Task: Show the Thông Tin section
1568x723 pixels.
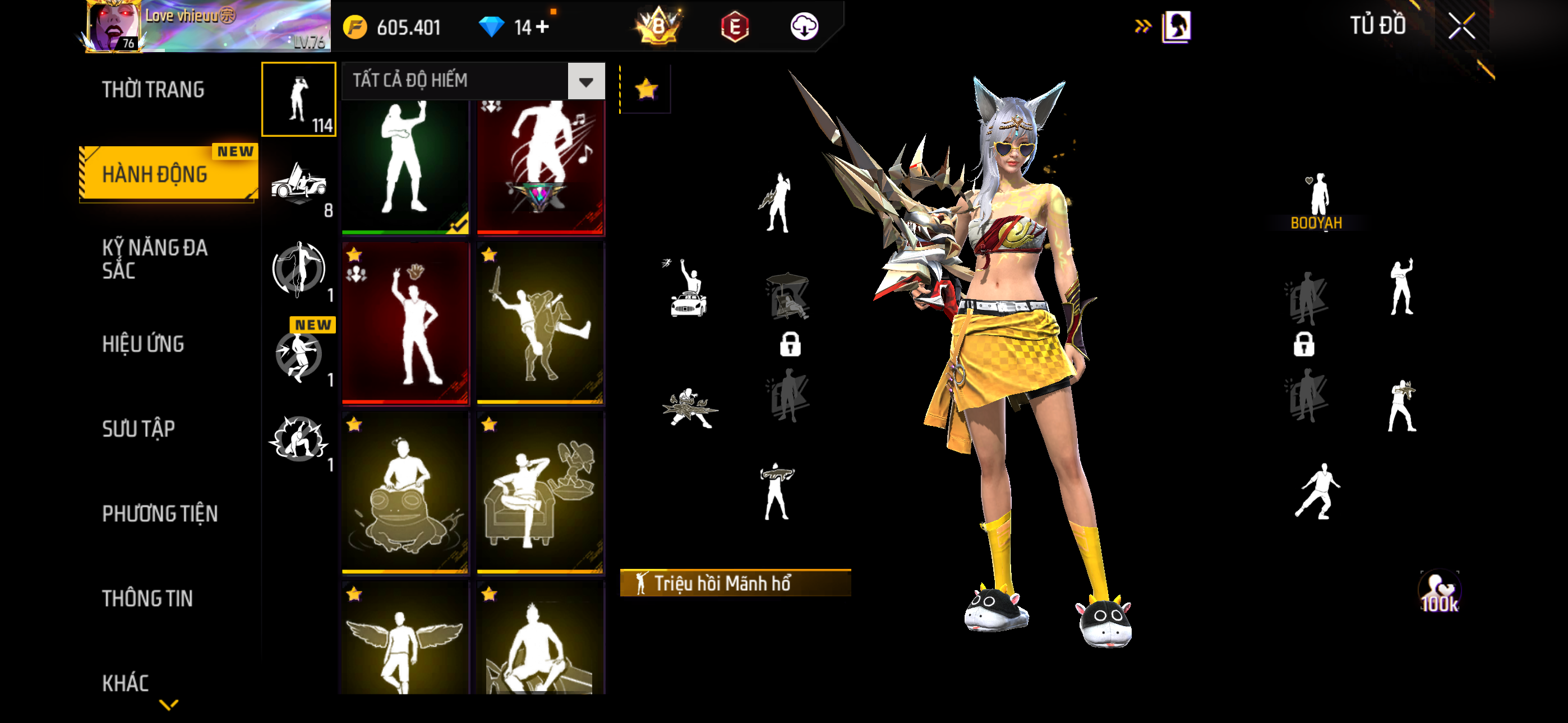Action: (147, 598)
